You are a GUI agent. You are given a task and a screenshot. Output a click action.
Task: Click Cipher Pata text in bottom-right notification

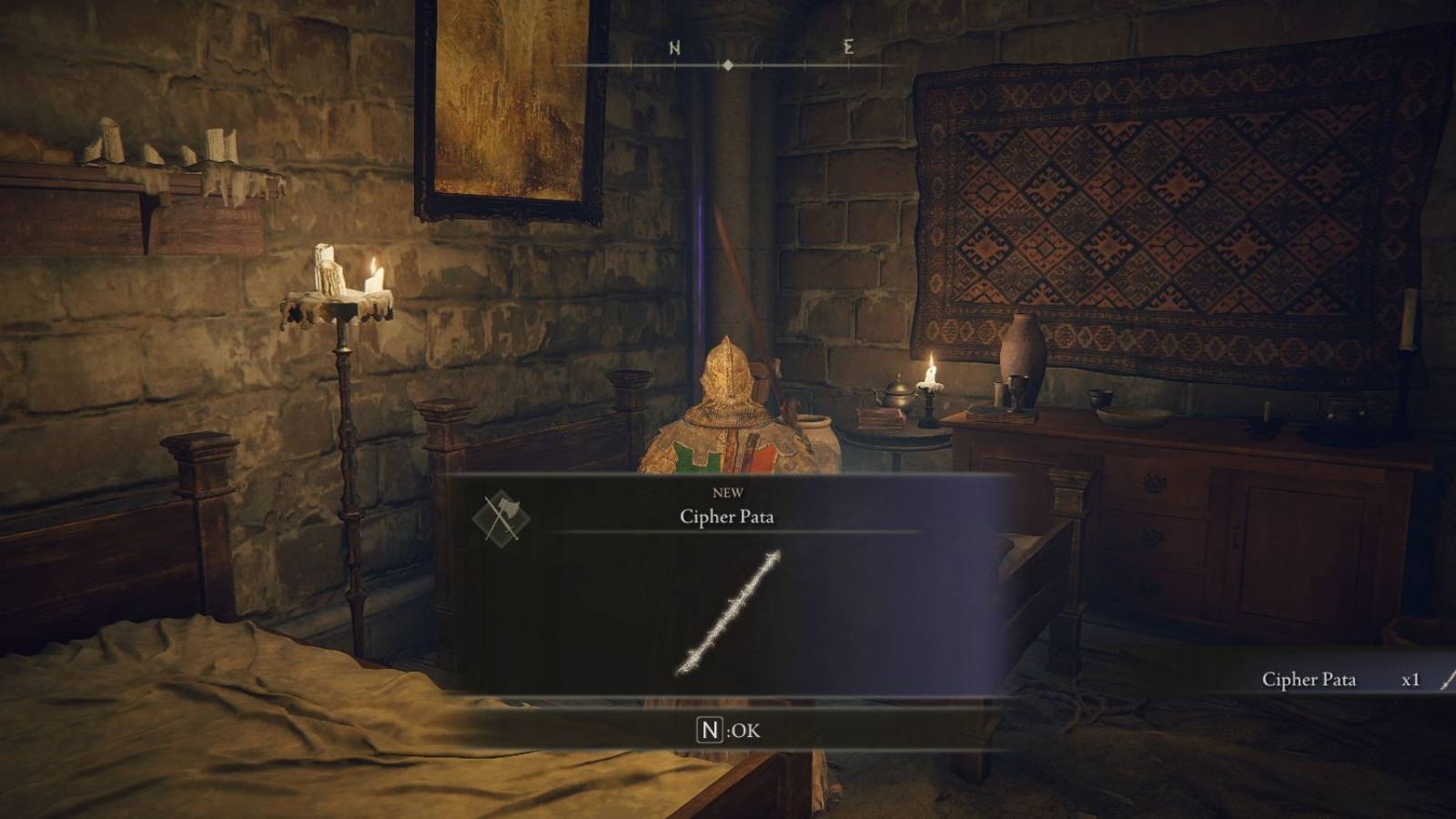(1309, 680)
